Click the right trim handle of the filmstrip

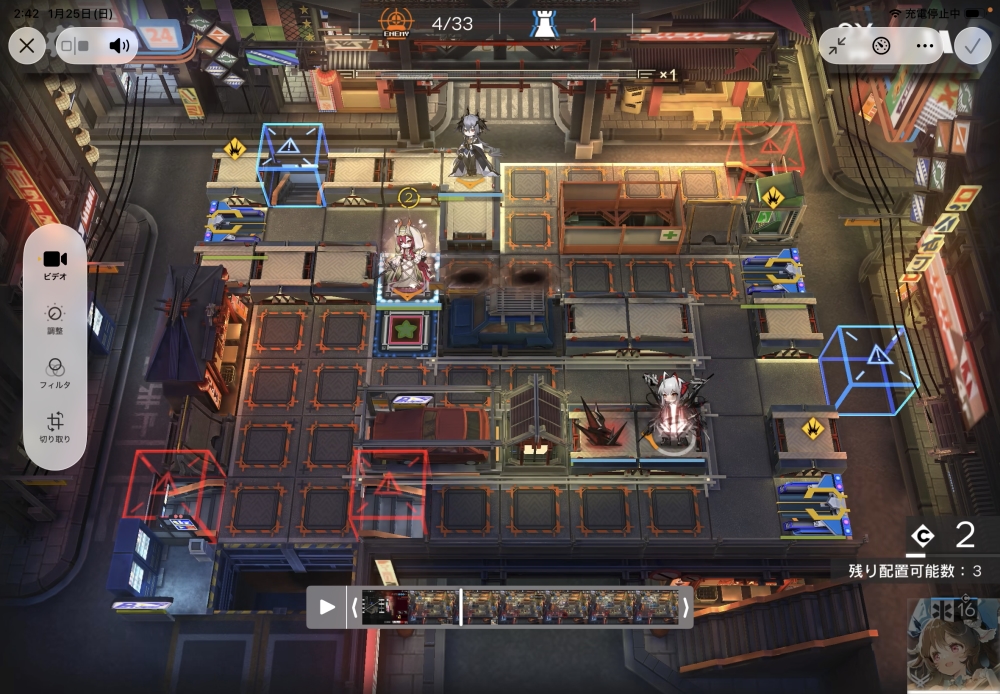pos(685,607)
